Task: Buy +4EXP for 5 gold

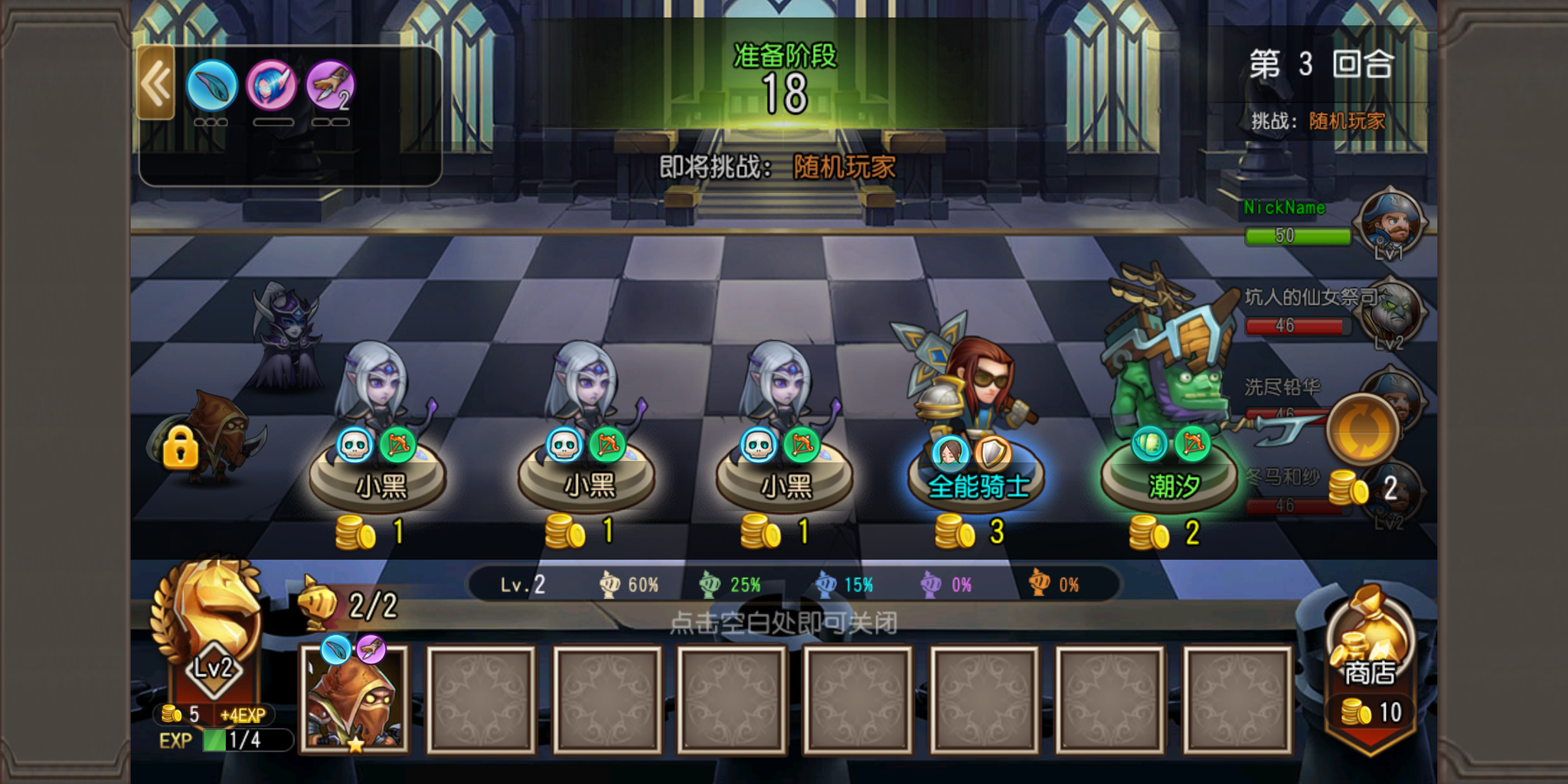Action: coord(214,715)
